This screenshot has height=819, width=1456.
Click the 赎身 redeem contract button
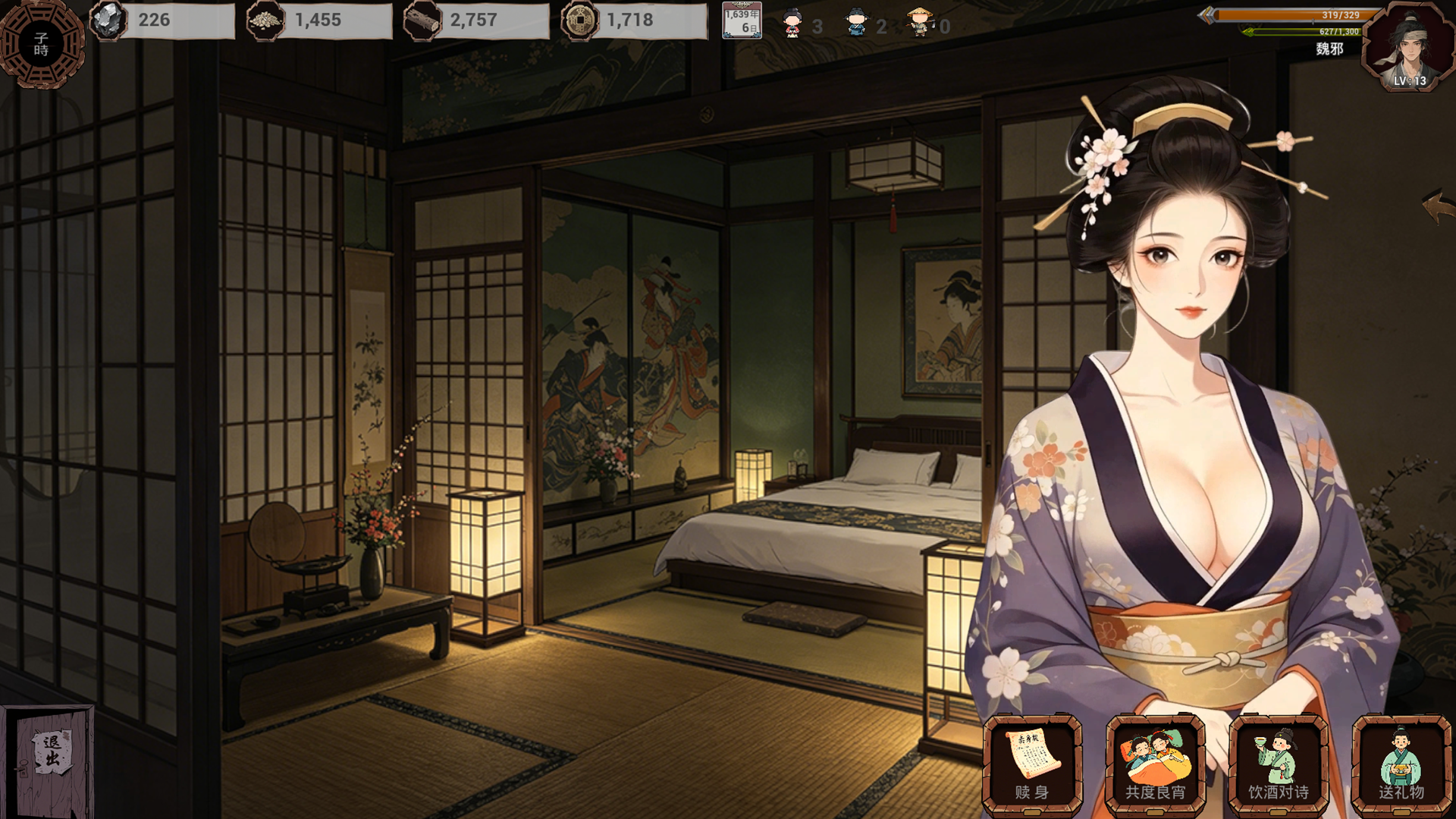point(1032,764)
